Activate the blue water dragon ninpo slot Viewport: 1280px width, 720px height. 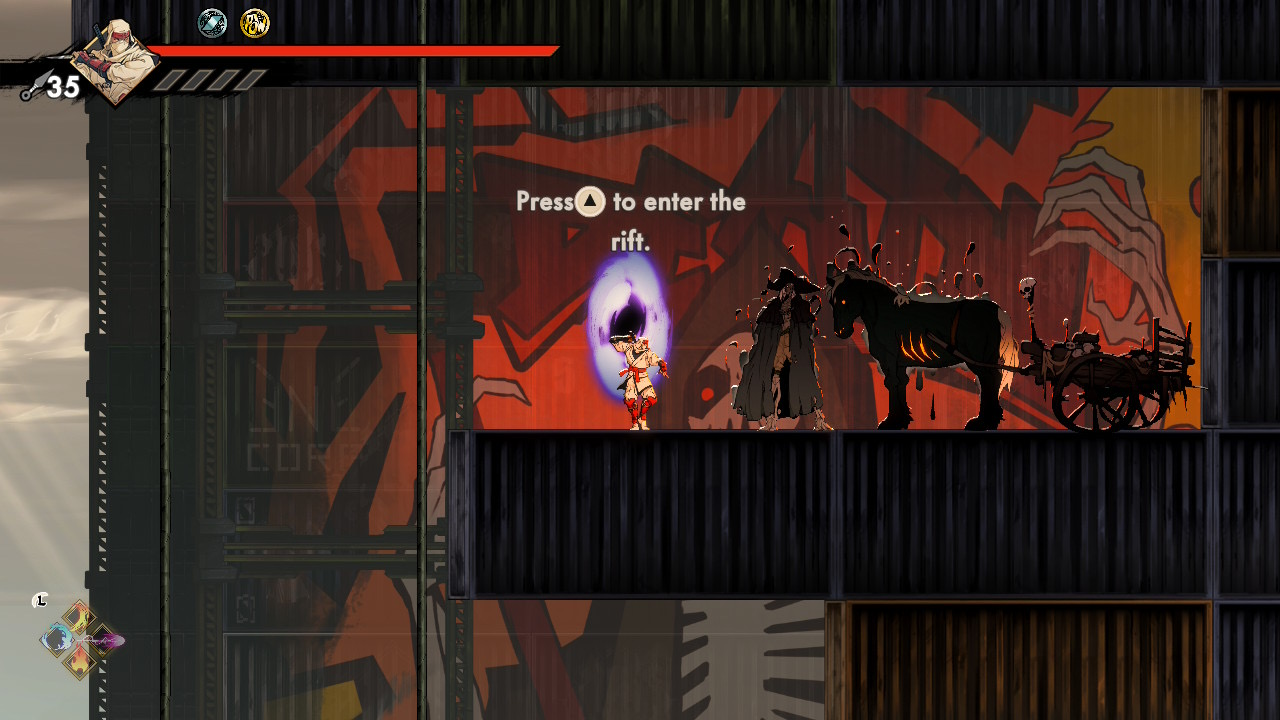[x=58, y=639]
